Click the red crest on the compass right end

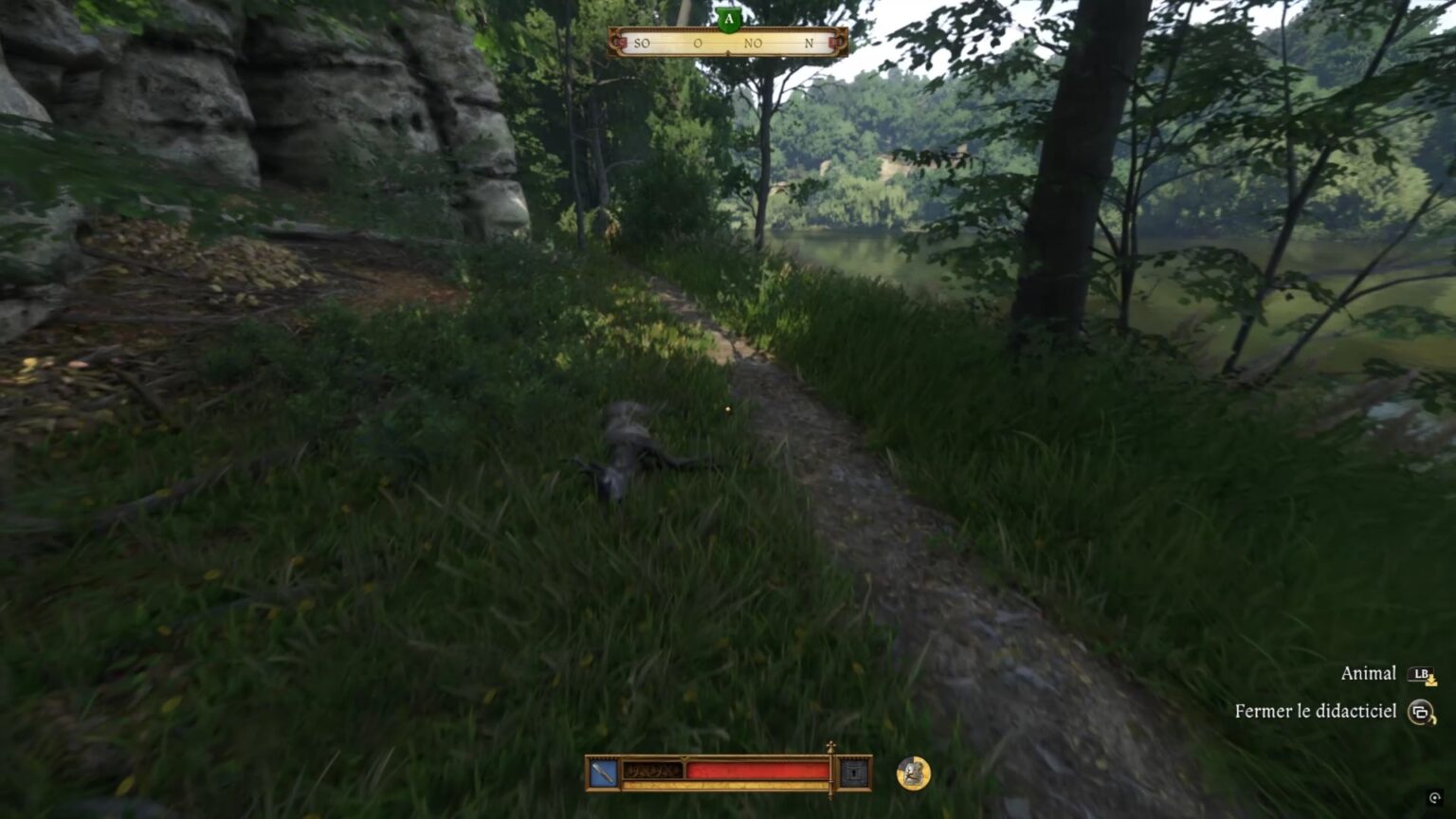pyautogui.click(x=833, y=43)
